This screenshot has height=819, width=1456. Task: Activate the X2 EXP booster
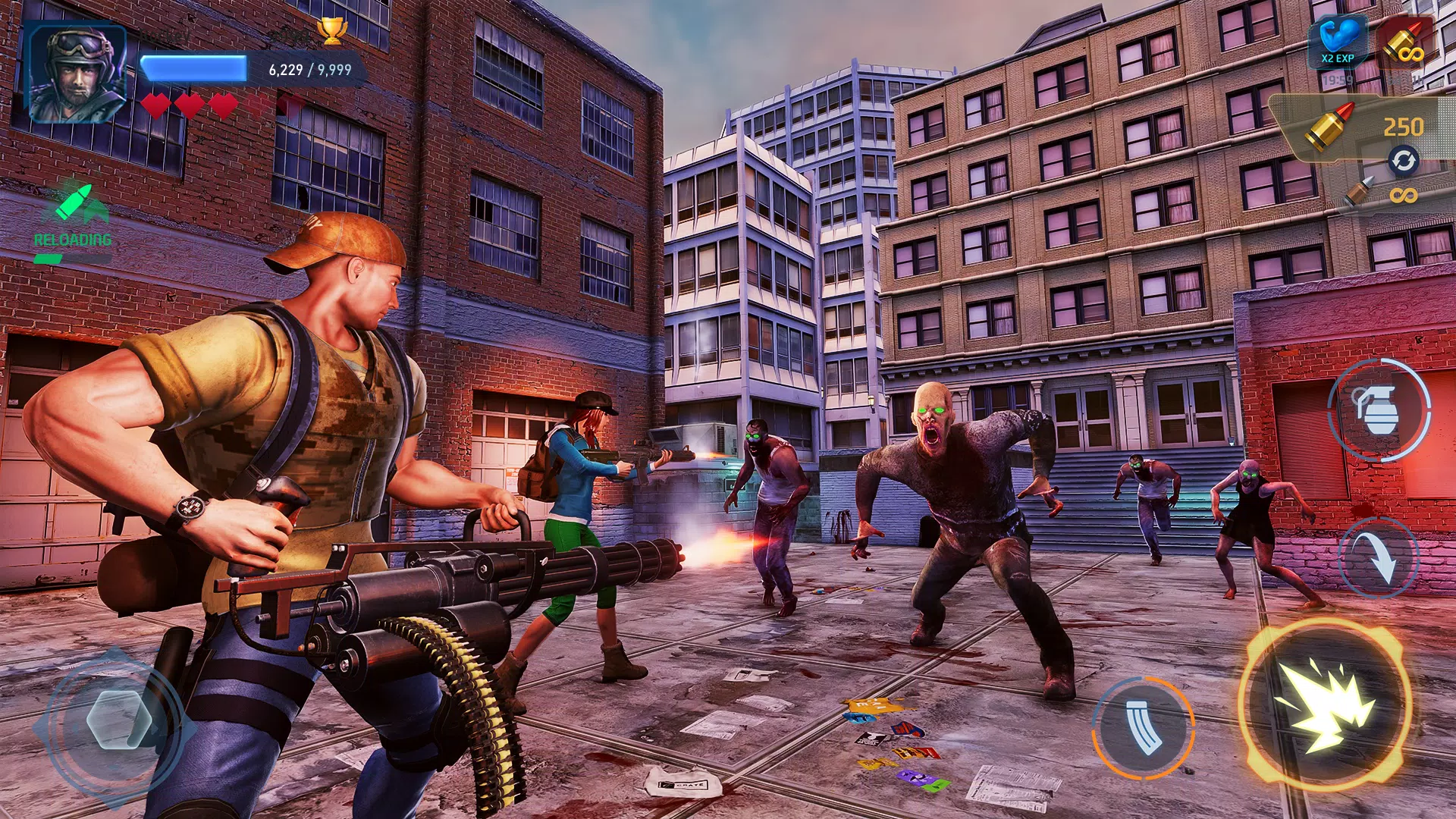1338,42
